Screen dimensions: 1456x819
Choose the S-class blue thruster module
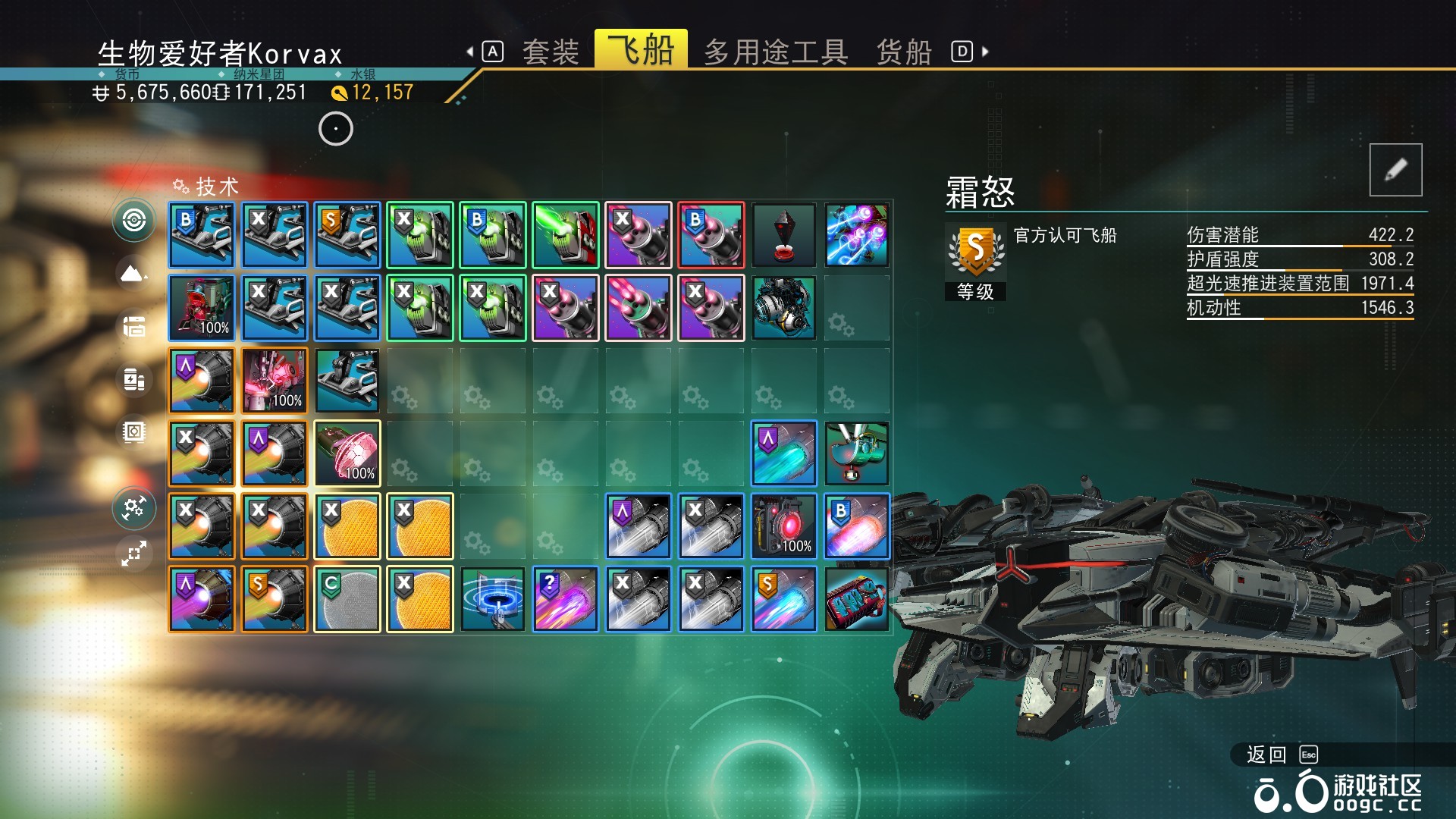coord(784,599)
